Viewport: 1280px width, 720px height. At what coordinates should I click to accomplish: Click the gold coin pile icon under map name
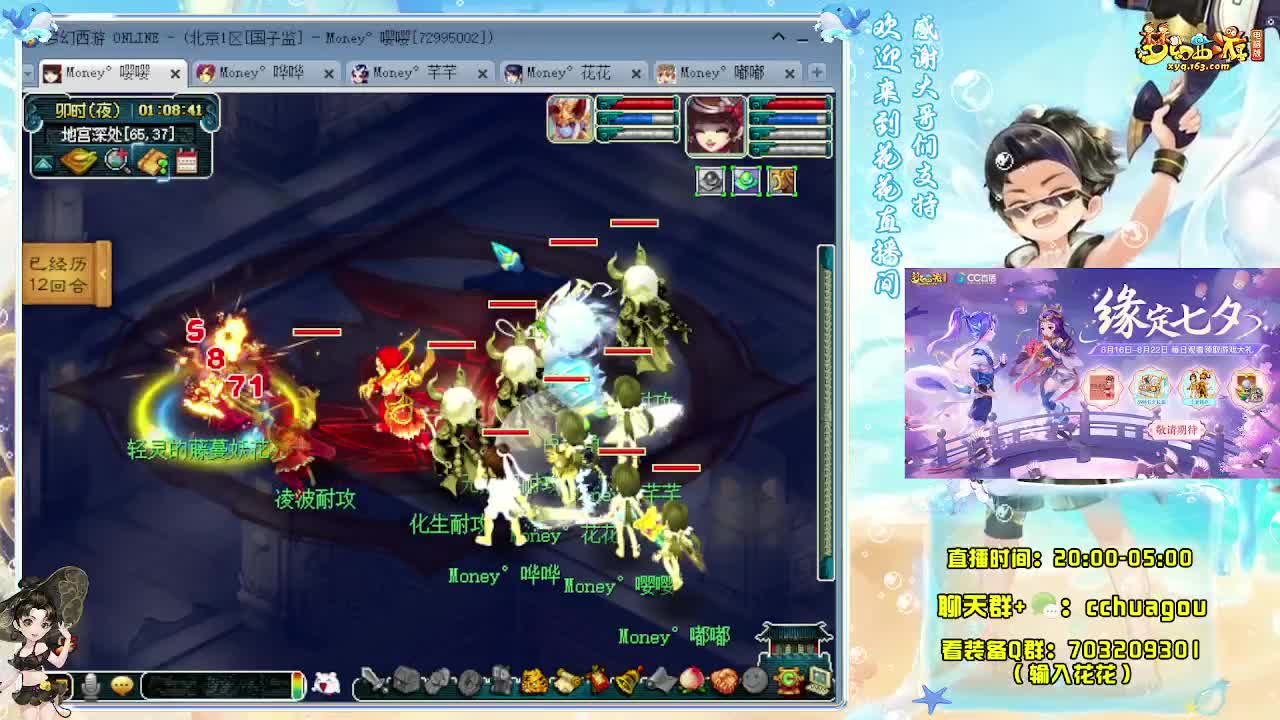coord(77,160)
